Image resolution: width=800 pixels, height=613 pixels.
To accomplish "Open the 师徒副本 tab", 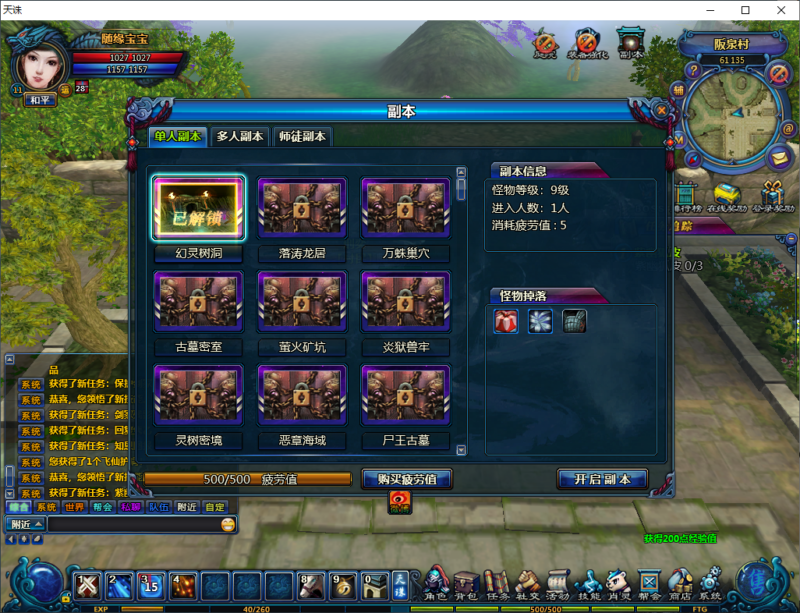I will pyautogui.click(x=303, y=137).
